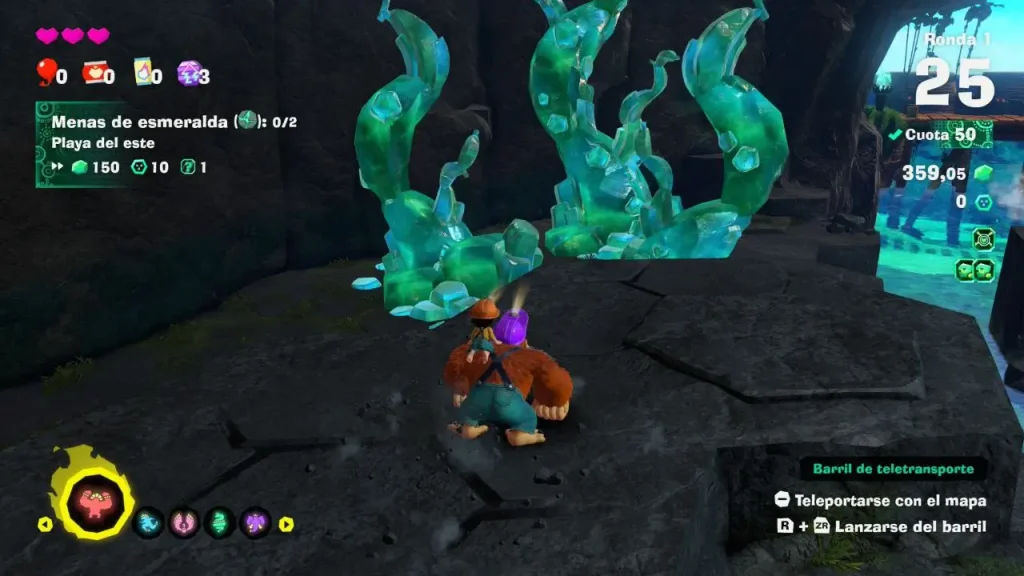Open the Barril de teletransporte prompt label
Screen dimensions: 1024x576
click(892, 469)
